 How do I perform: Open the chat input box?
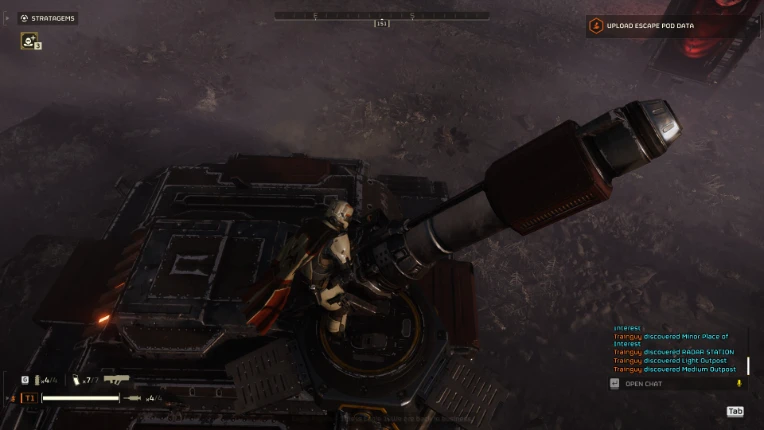coord(643,384)
